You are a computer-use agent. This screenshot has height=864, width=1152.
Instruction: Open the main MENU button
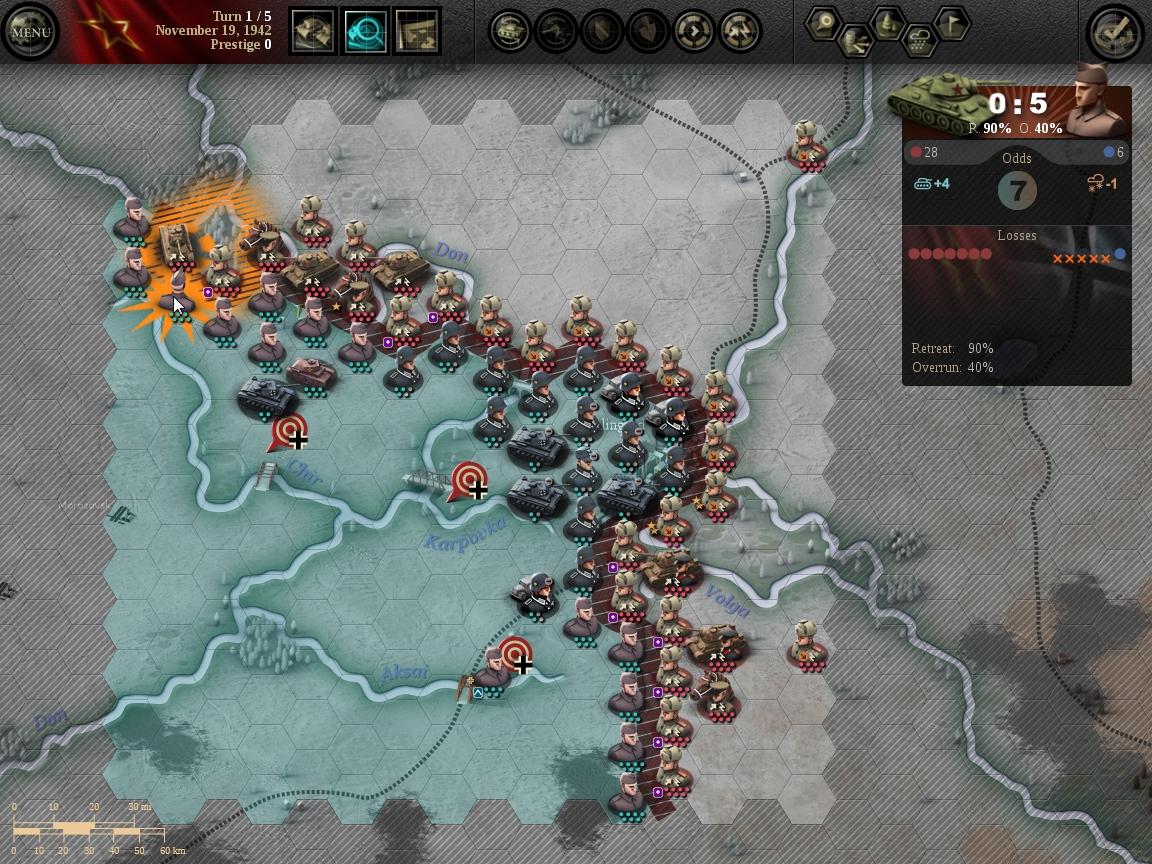31,32
